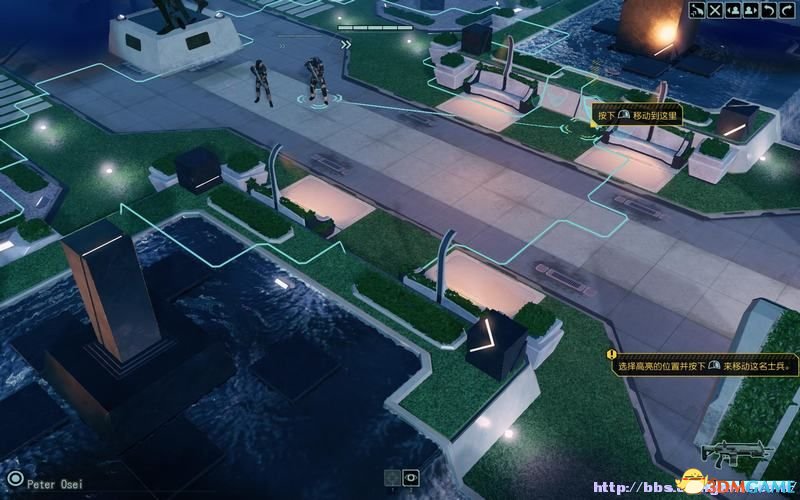Activate the Overwatch eye ability

411,479
